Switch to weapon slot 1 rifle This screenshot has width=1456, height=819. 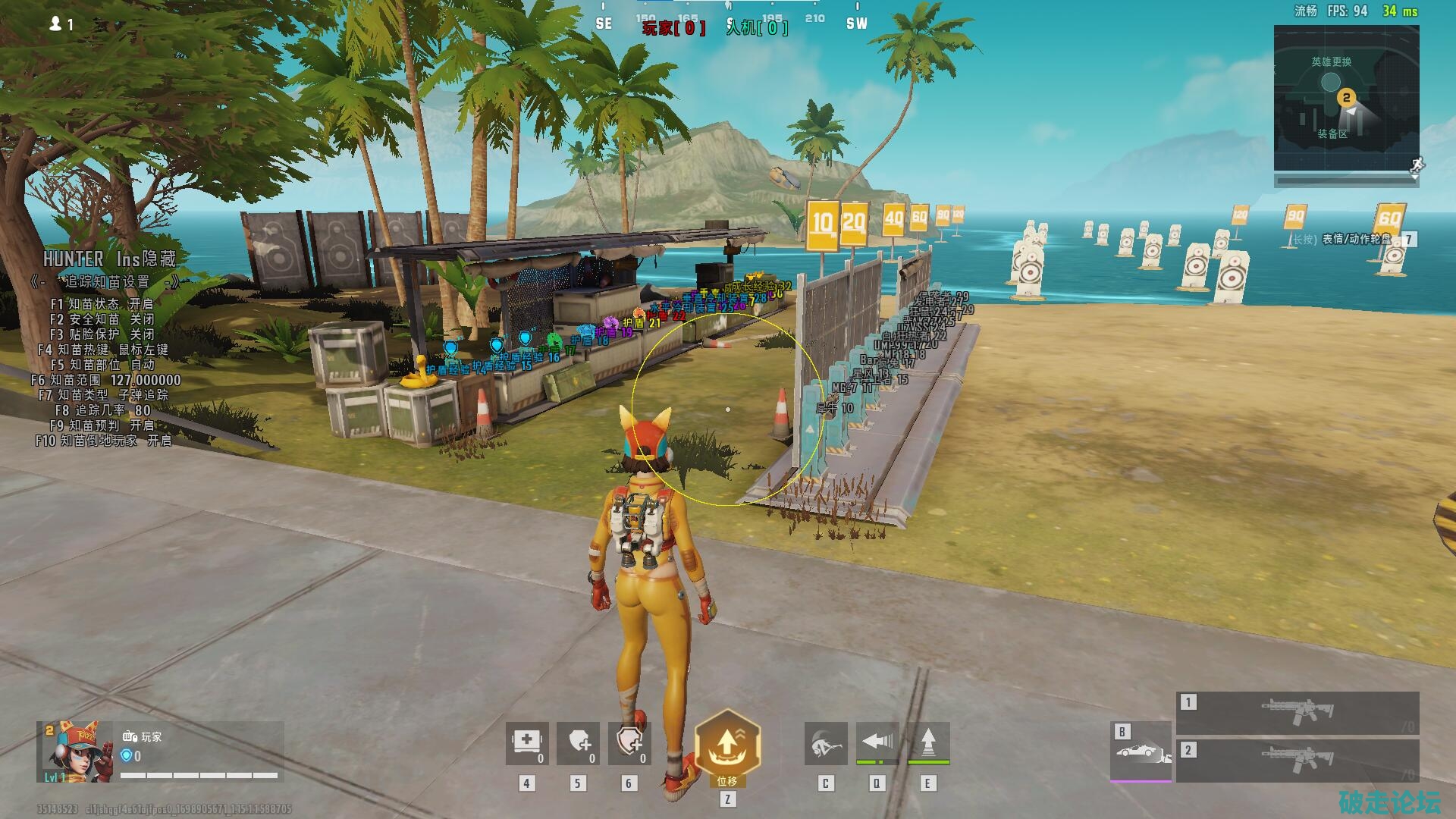[x=1297, y=712]
